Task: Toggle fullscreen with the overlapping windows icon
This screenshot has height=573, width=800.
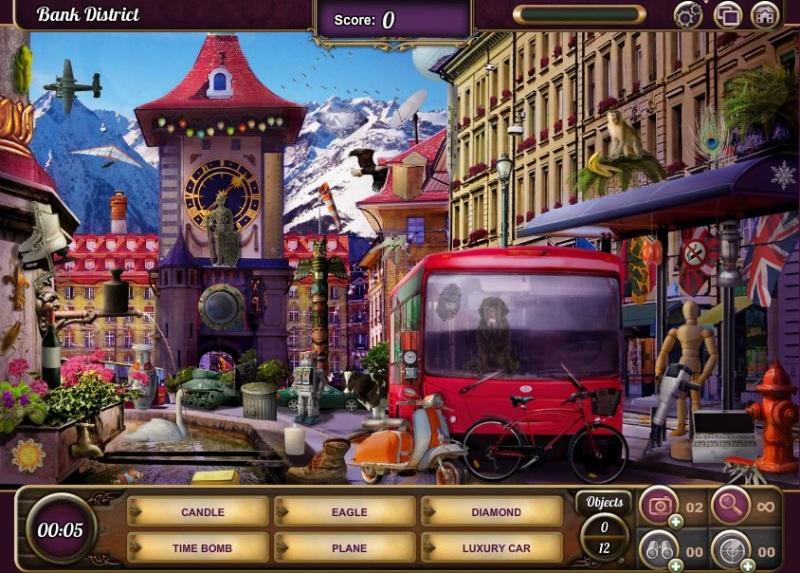Action: (x=727, y=14)
